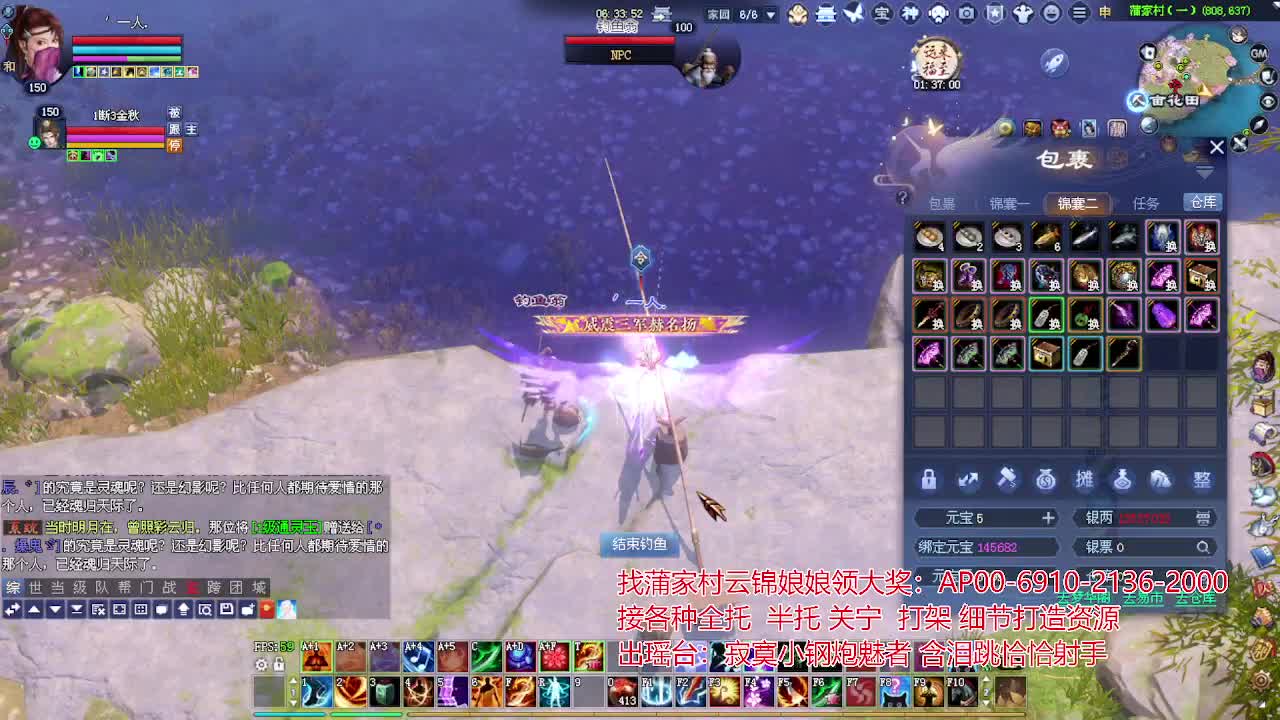
Task: Click the up arrow on the skill bar page stepper
Action: pos(293,681)
